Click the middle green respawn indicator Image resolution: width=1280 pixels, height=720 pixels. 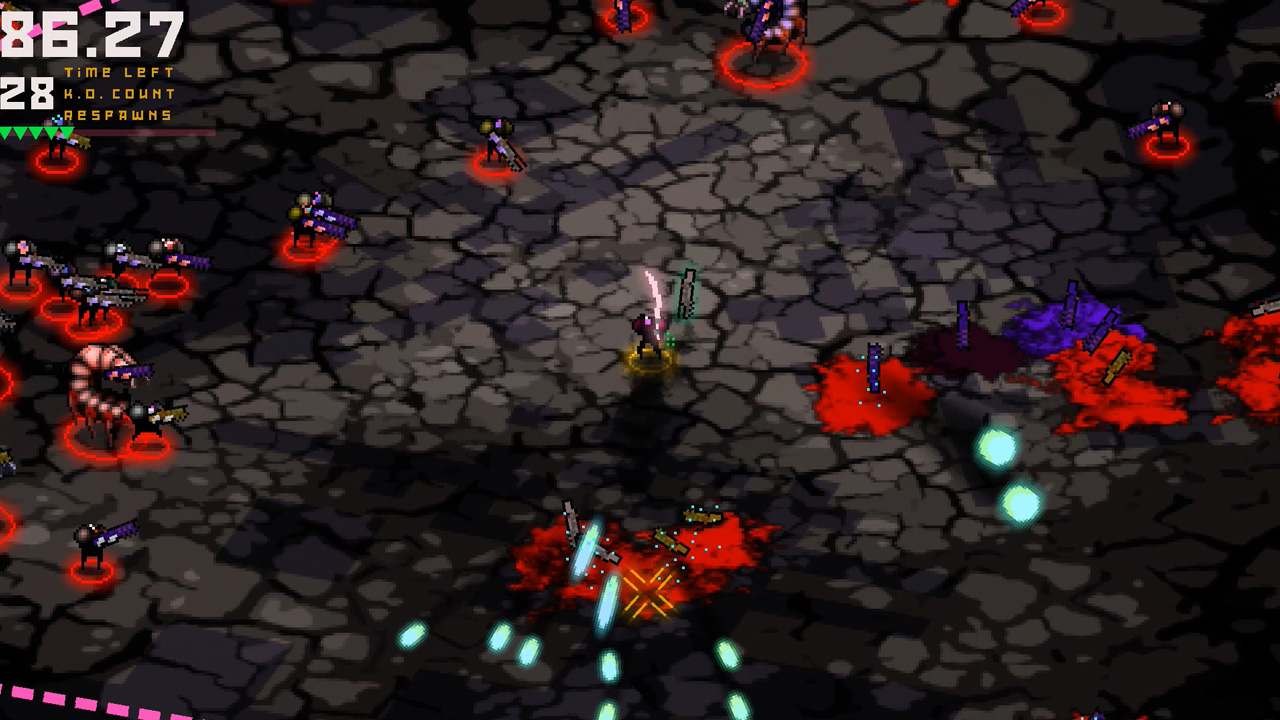pos(37,132)
